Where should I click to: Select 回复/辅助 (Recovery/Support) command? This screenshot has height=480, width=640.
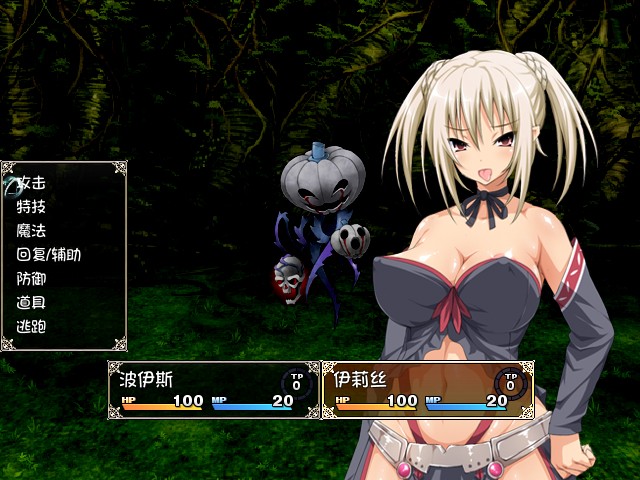coord(49,255)
